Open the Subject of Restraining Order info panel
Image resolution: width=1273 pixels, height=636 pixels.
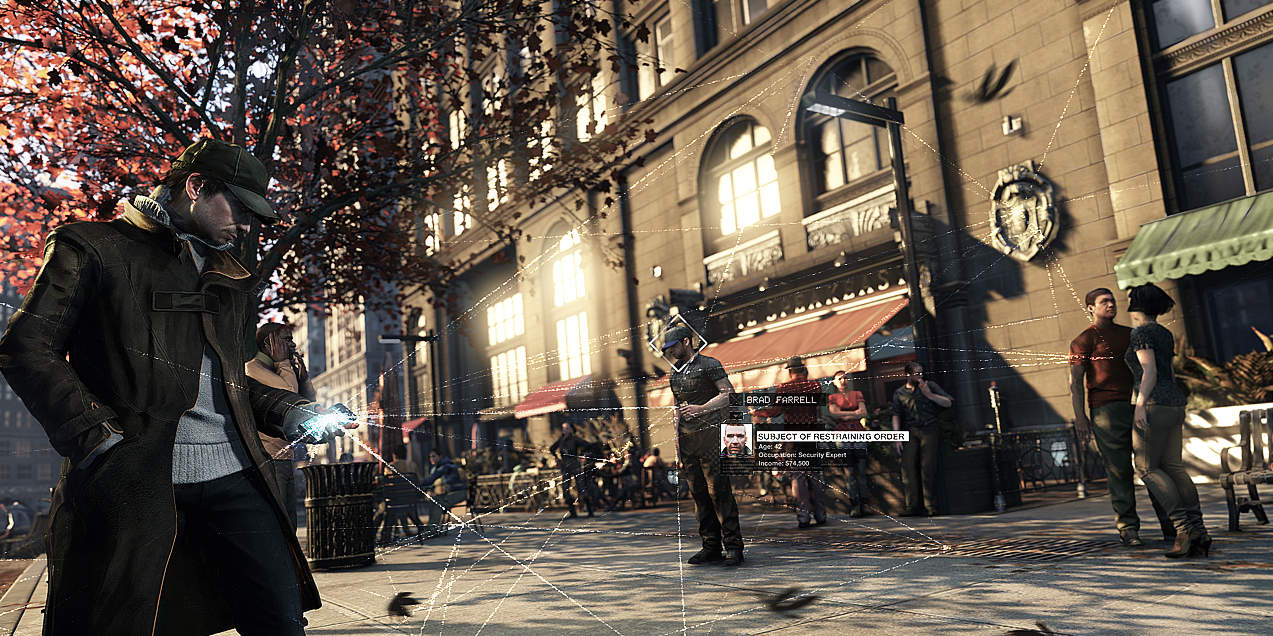pos(831,436)
